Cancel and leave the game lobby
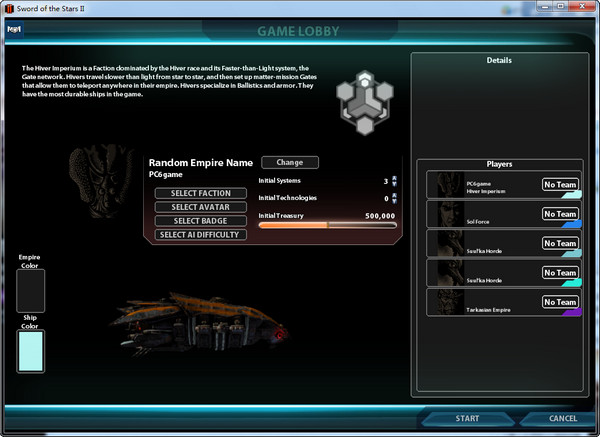Image resolution: width=600 pixels, height=437 pixels. click(562, 418)
